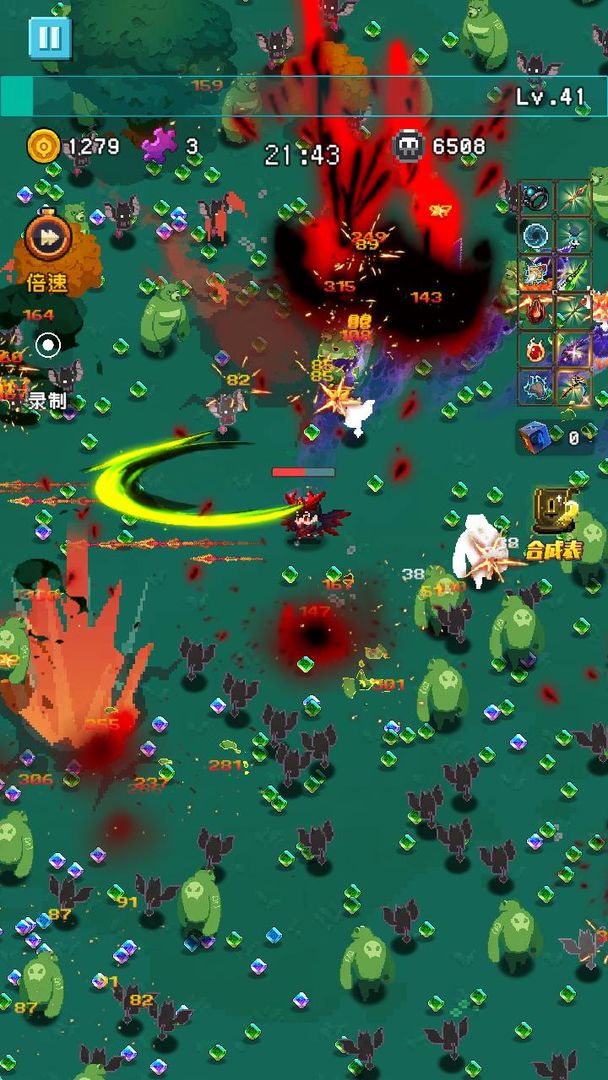Image resolution: width=608 pixels, height=1080 pixels.
Task: Select the blue swirling orb skill slot
Action: tap(536, 236)
